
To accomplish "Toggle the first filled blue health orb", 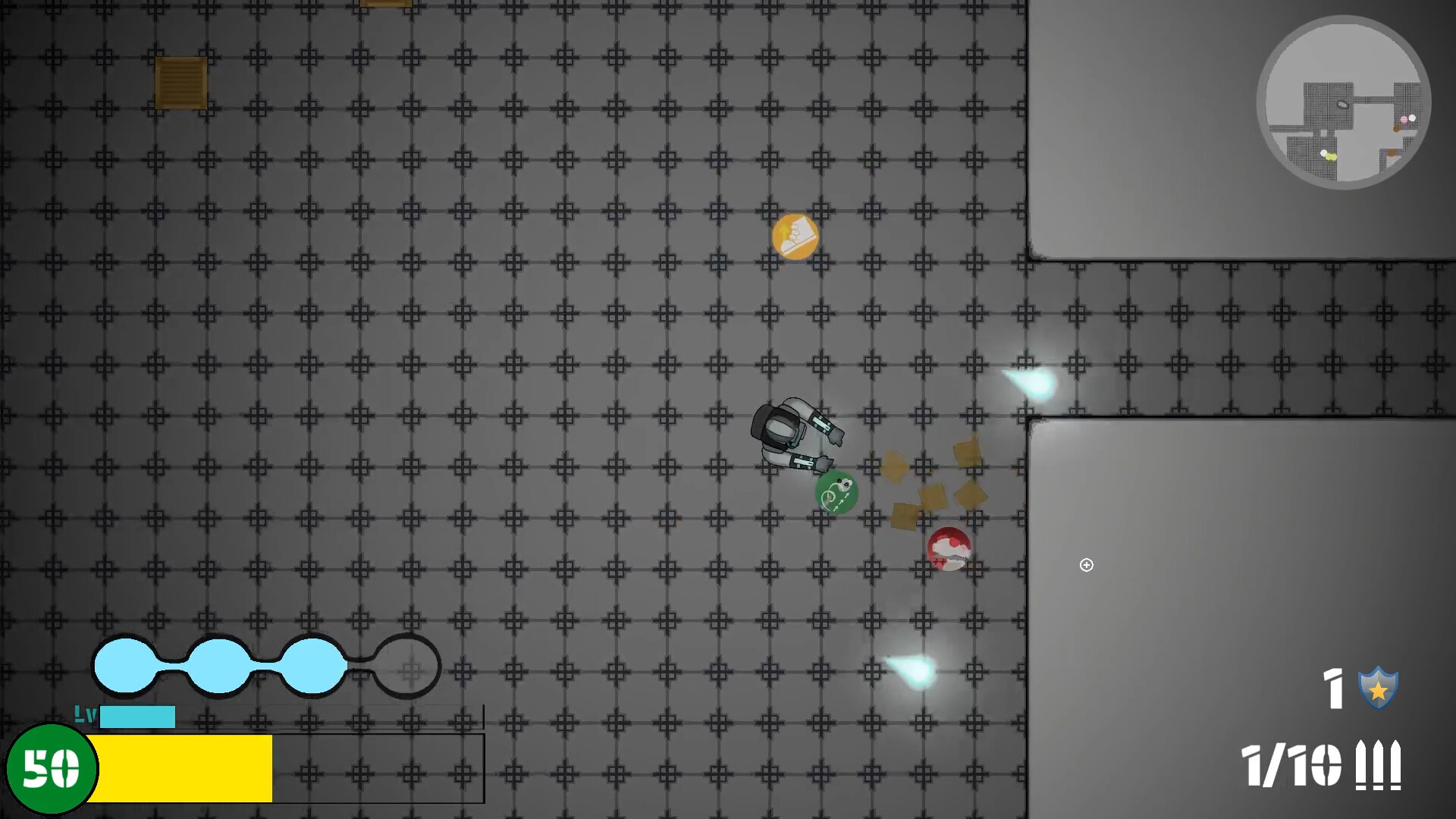I will (126, 665).
